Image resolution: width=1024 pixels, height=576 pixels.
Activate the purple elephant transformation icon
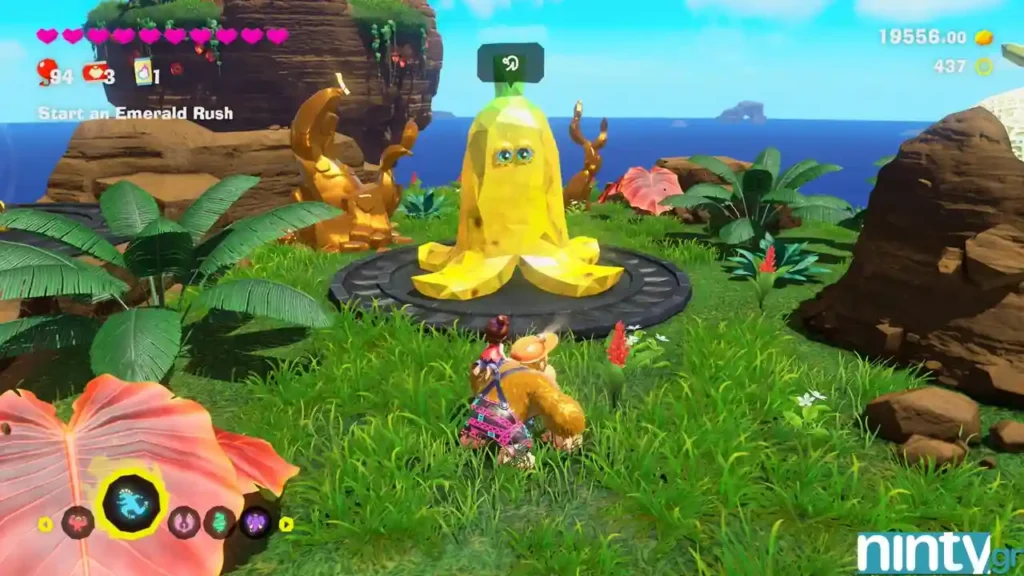click(255, 522)
